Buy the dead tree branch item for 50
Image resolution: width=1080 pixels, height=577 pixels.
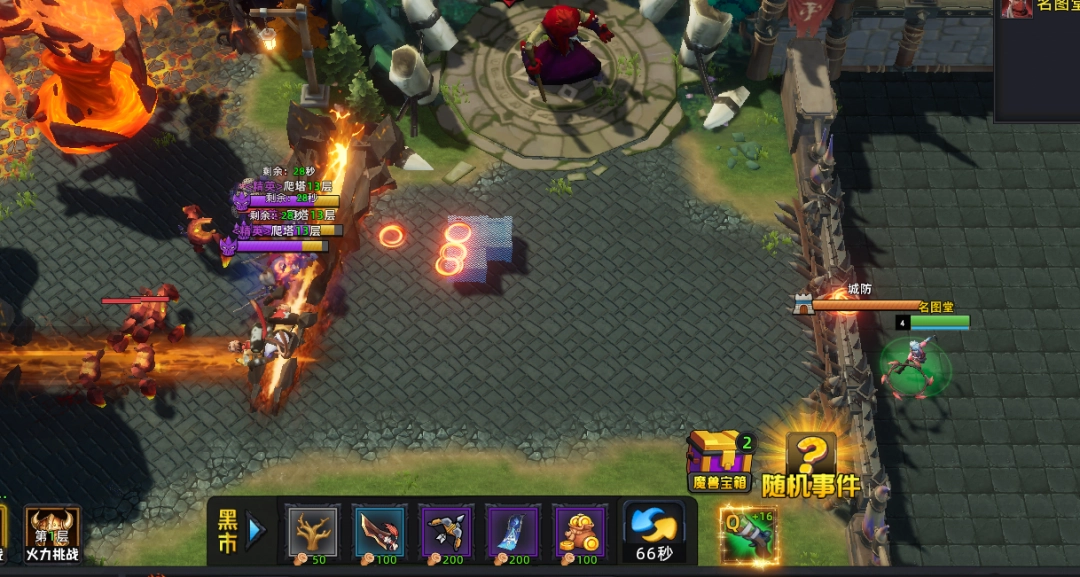point(314,530)
